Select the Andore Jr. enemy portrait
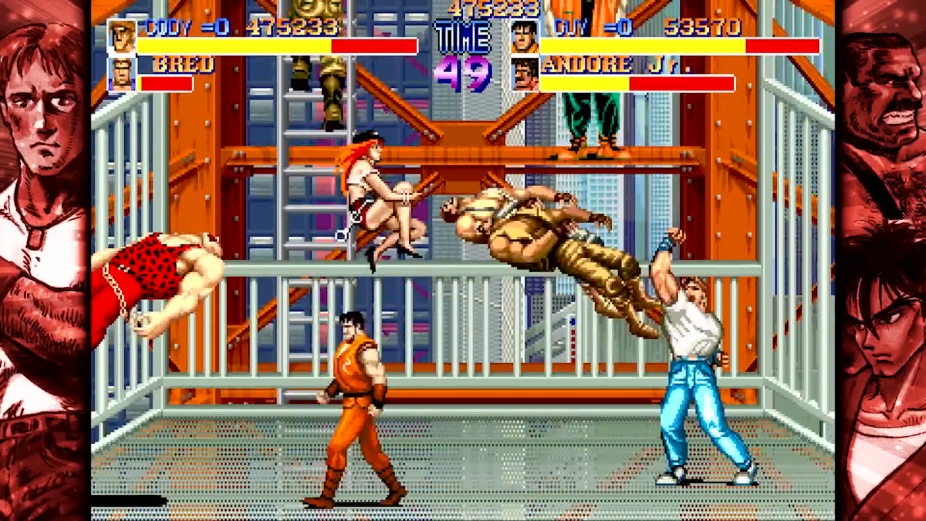The width and height of the screenshot is (926, 521). [524, 75]
